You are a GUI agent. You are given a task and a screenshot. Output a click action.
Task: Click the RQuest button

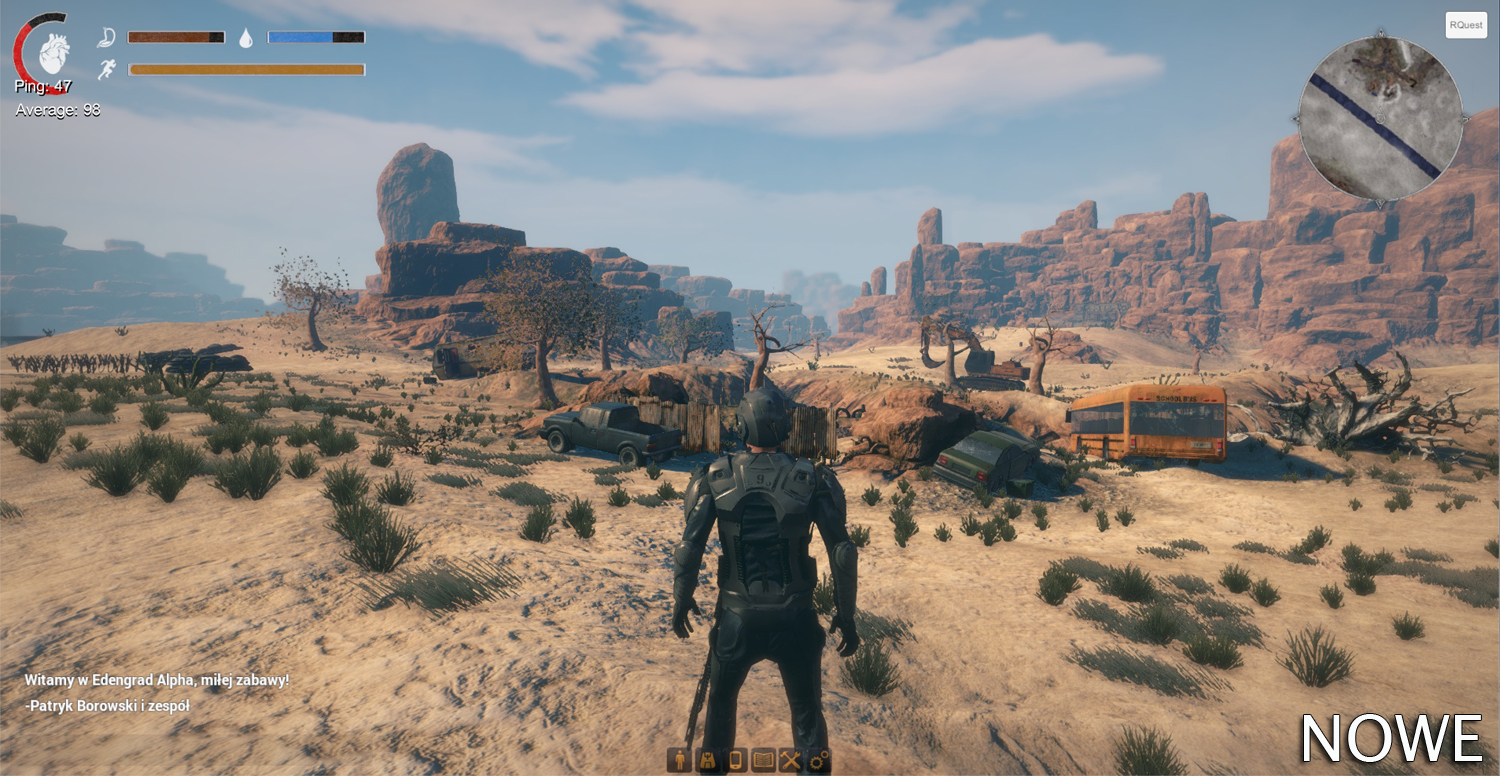(1465, 25)
